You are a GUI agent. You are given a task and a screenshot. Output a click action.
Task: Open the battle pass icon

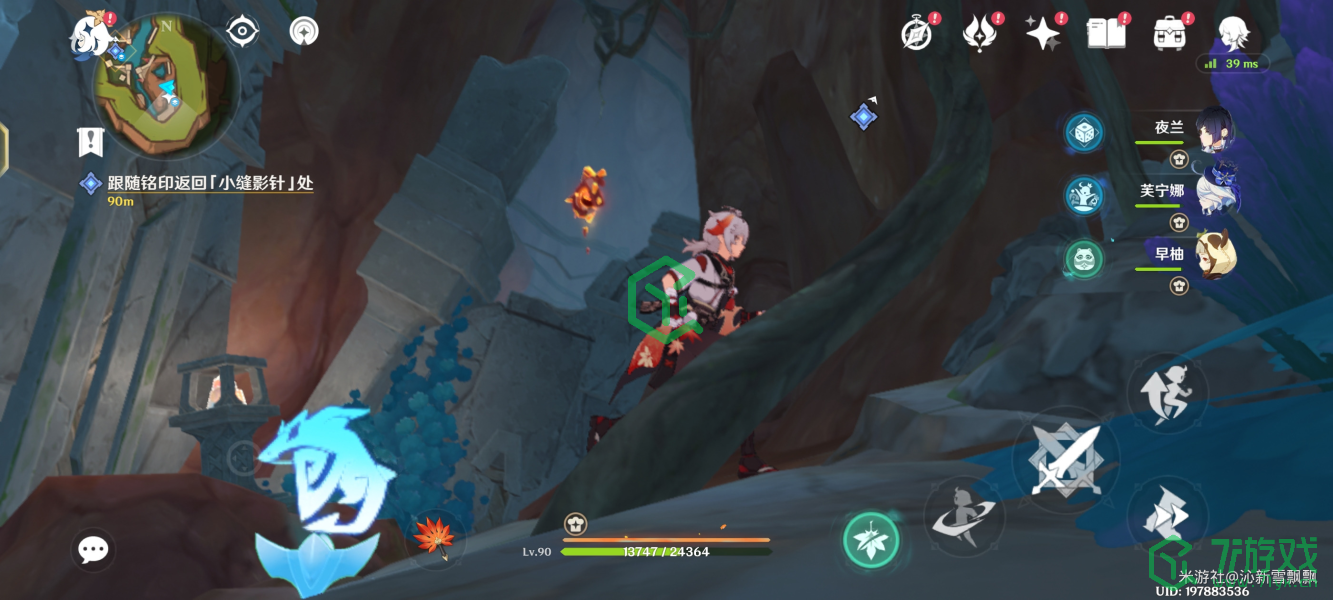point(979,34)
